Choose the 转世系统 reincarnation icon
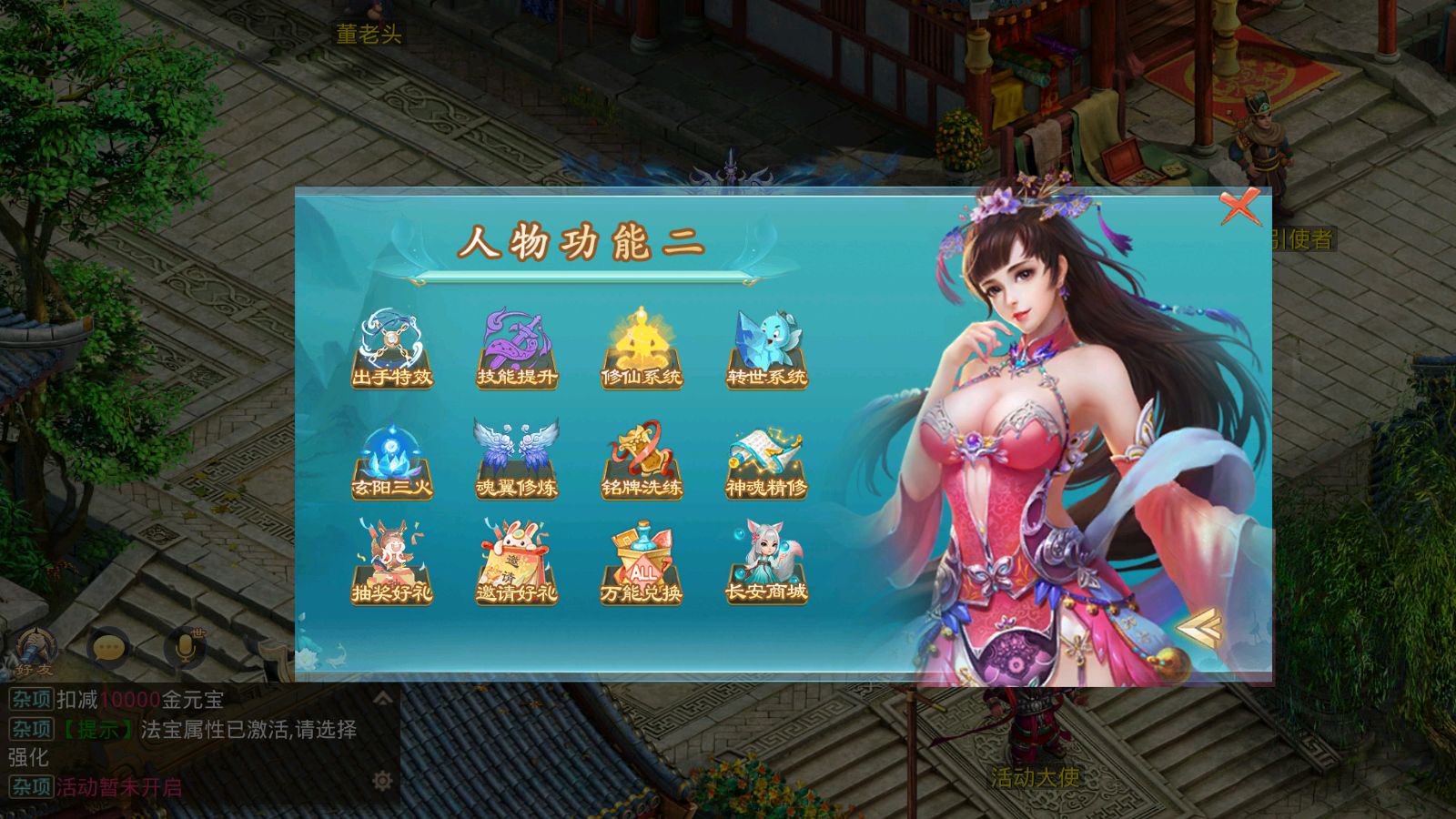Image resolution: width=1456 pixels, height=819 pixels. [x=766, y=349]
